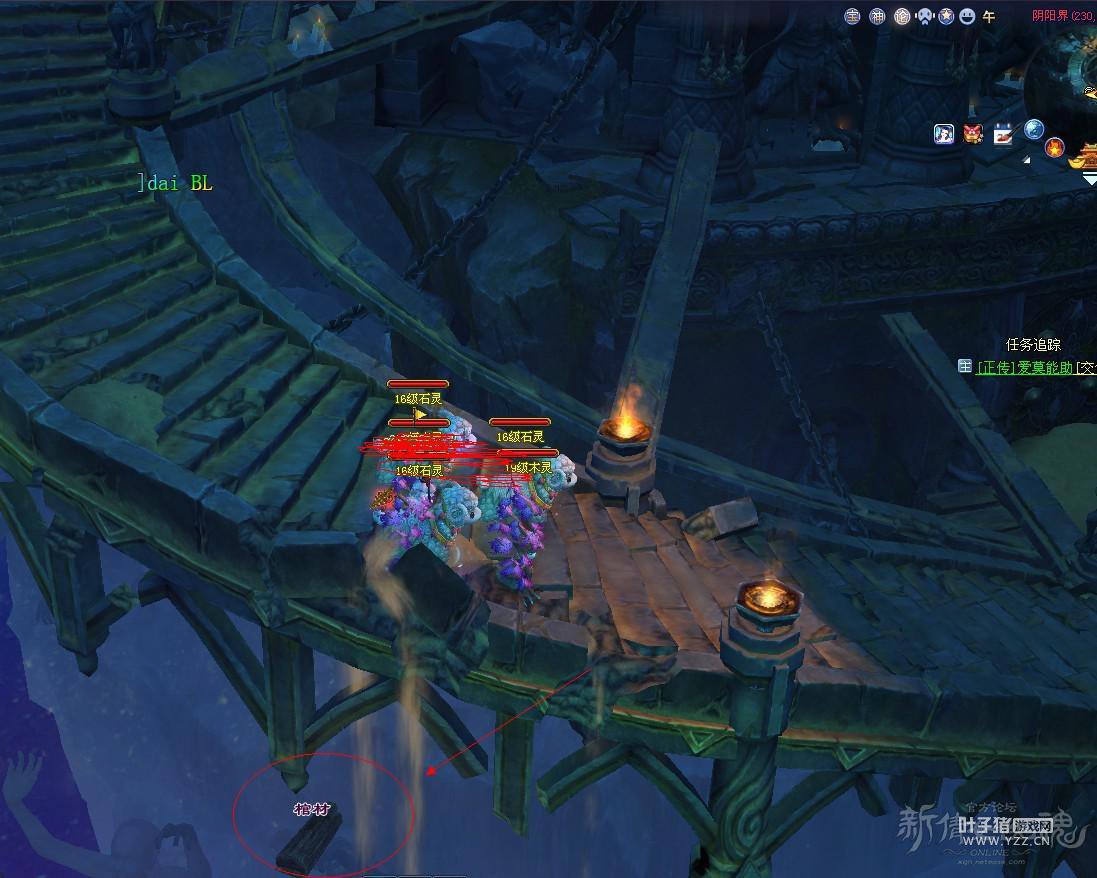Click the red monster mask icon
Viewport: 1097px width, 878px height.
point(973,134)
